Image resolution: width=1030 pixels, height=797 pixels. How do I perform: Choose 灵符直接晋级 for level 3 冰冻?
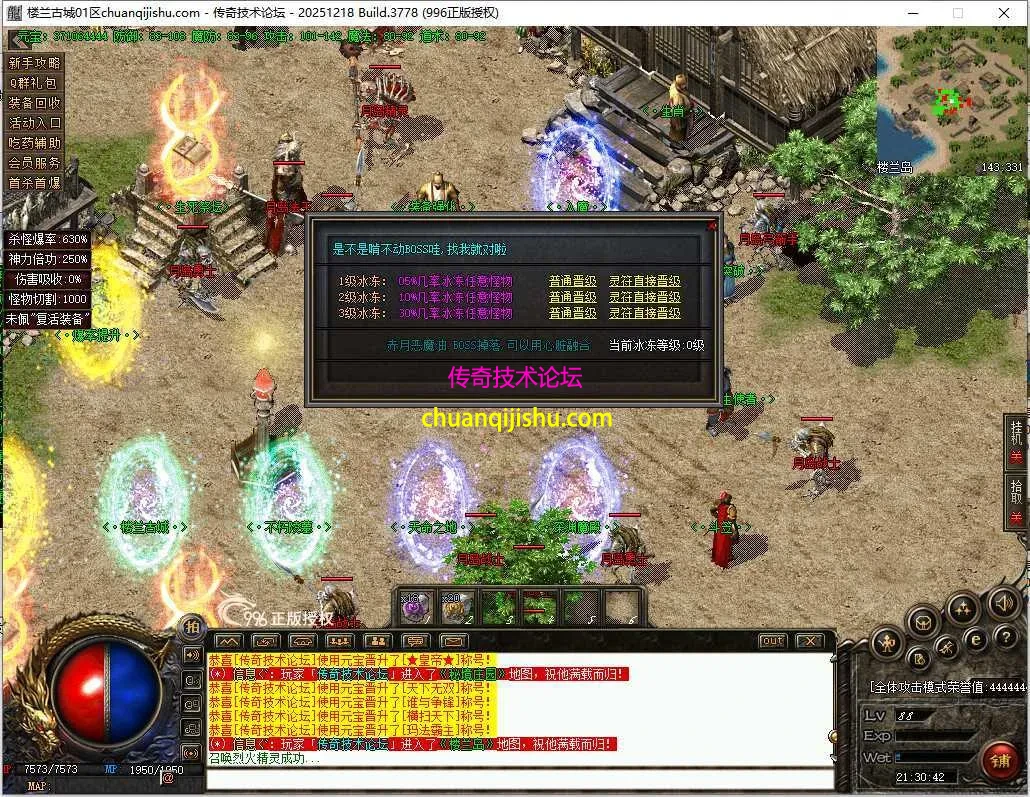pyautogui.click(x=645, y=313)
